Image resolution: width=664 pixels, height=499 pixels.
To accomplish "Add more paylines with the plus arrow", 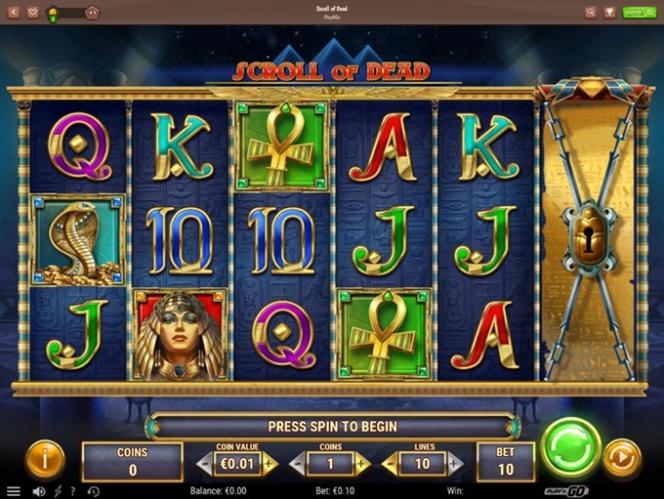I will (x=455, y=464).
